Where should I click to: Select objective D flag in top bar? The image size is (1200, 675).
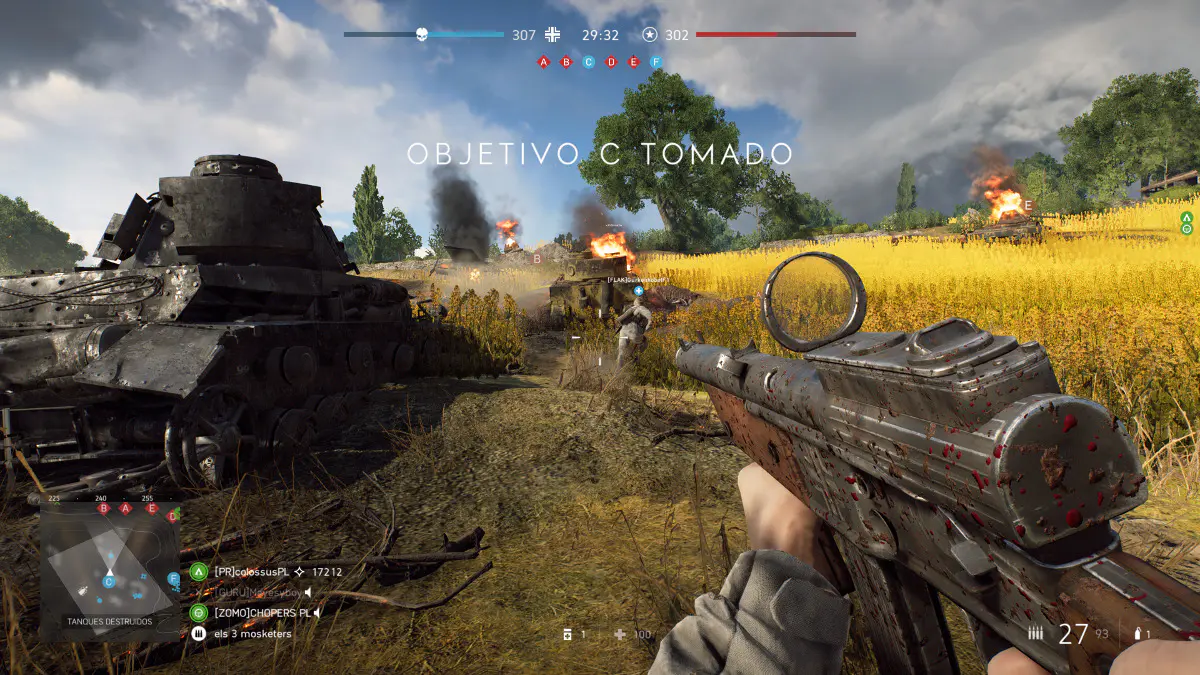coord(611,62)
